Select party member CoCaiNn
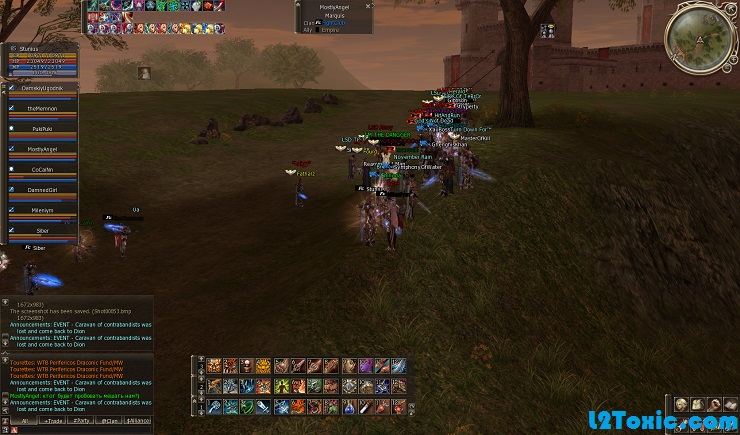 pos(42,169)
